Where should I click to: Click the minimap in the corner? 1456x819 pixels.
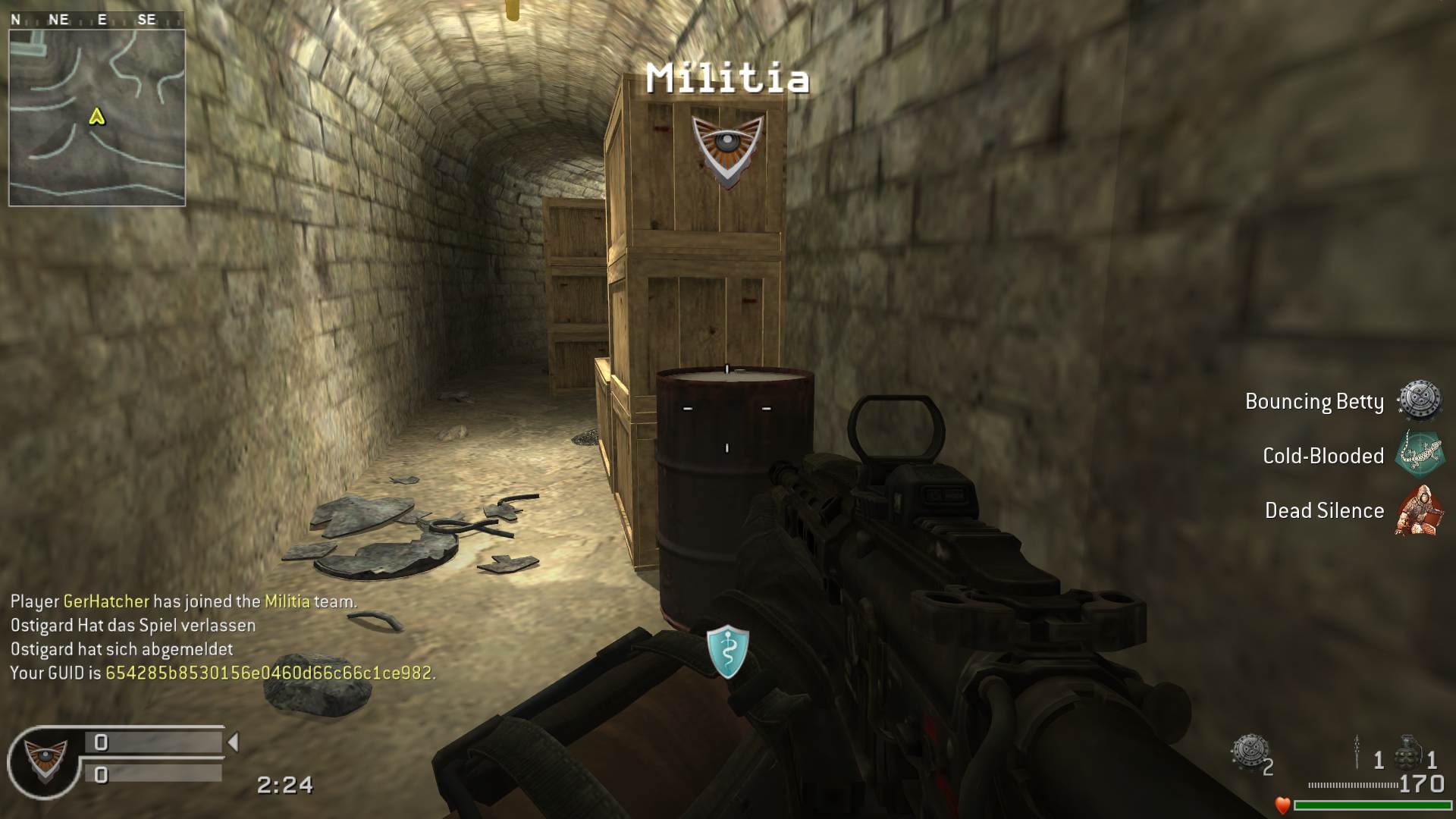[x=97, y=118]
